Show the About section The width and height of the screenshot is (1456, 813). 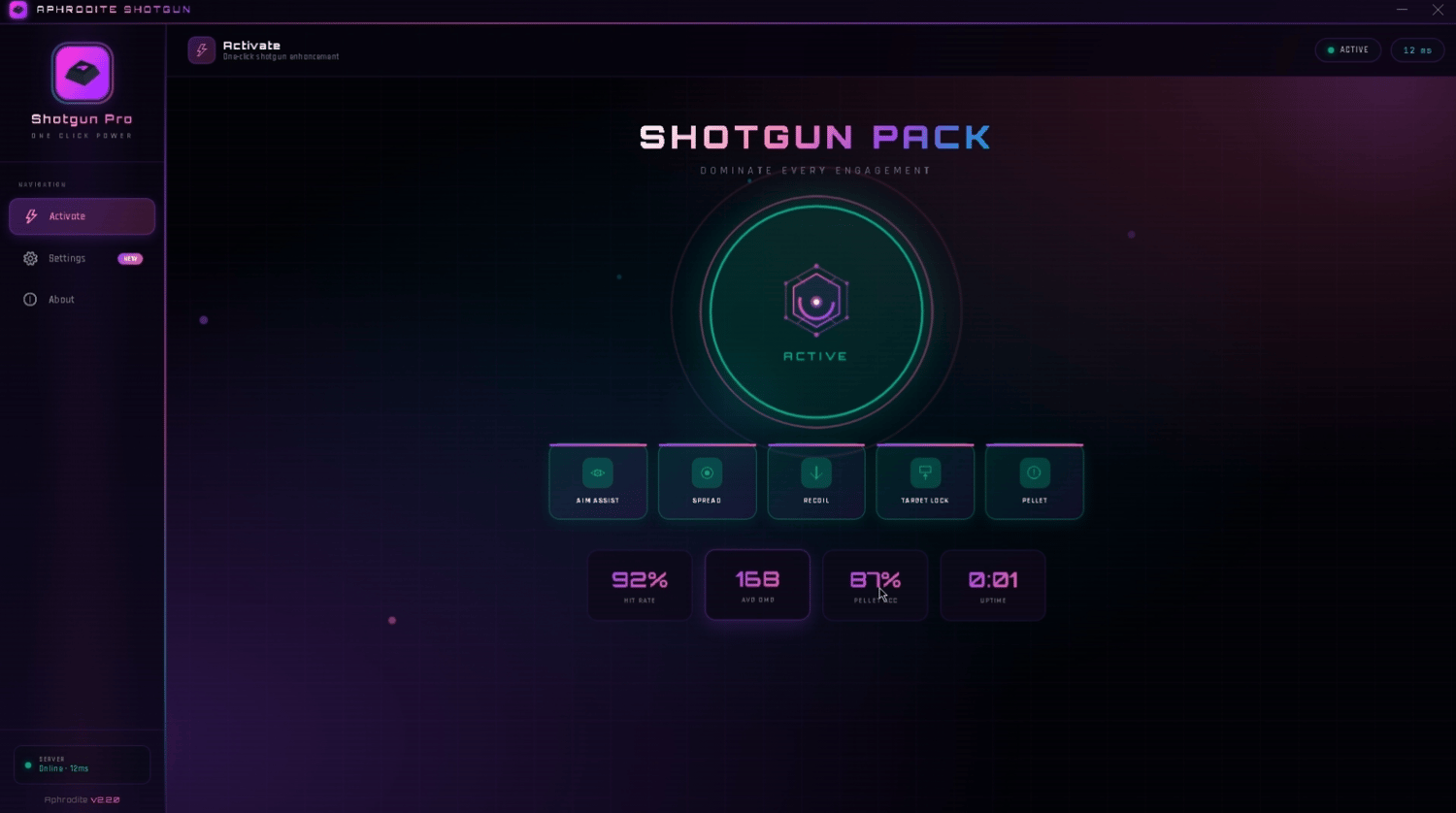[62, 300]
